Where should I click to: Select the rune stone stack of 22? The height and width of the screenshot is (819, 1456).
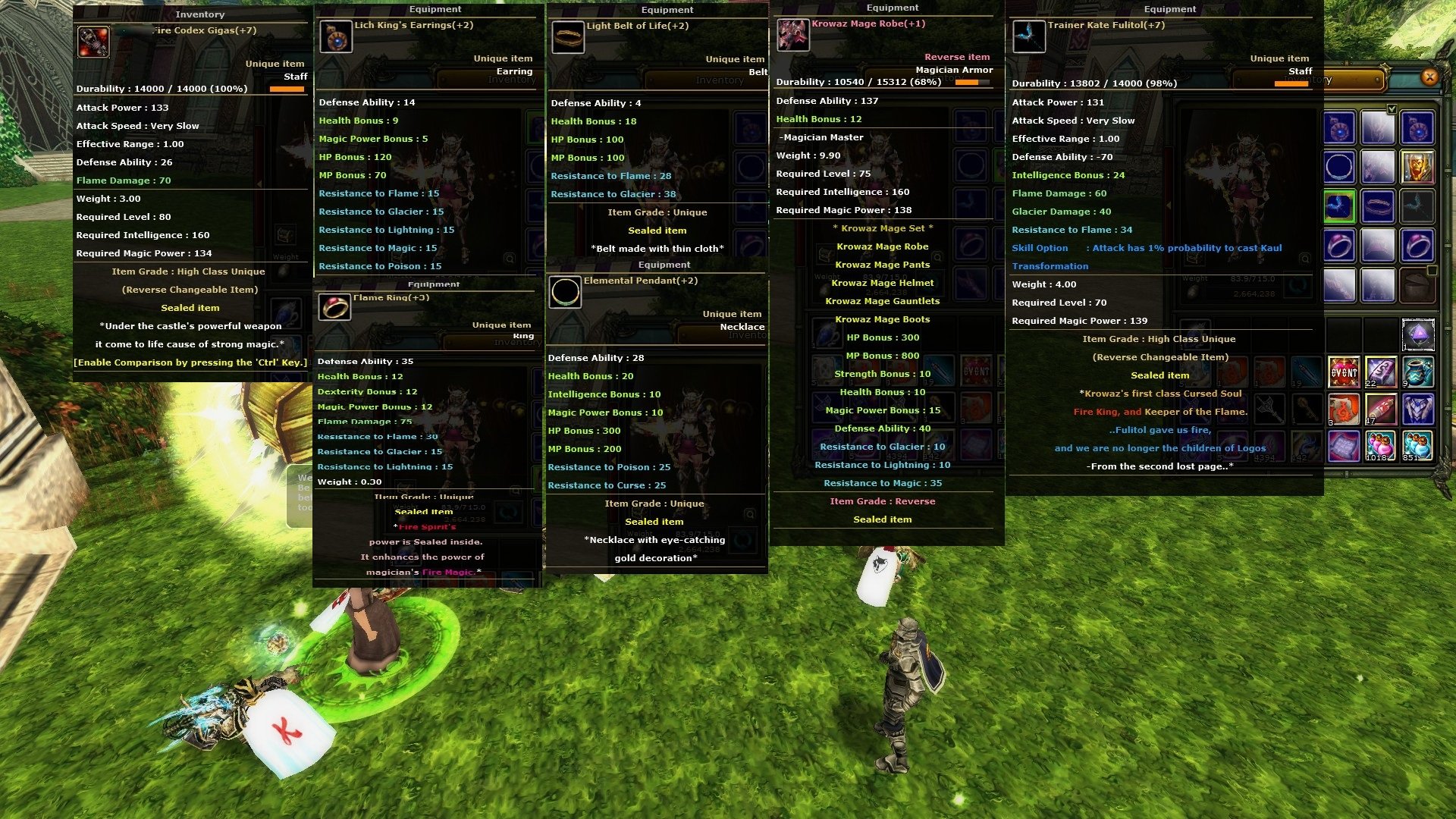click(x=1380, y=372)
